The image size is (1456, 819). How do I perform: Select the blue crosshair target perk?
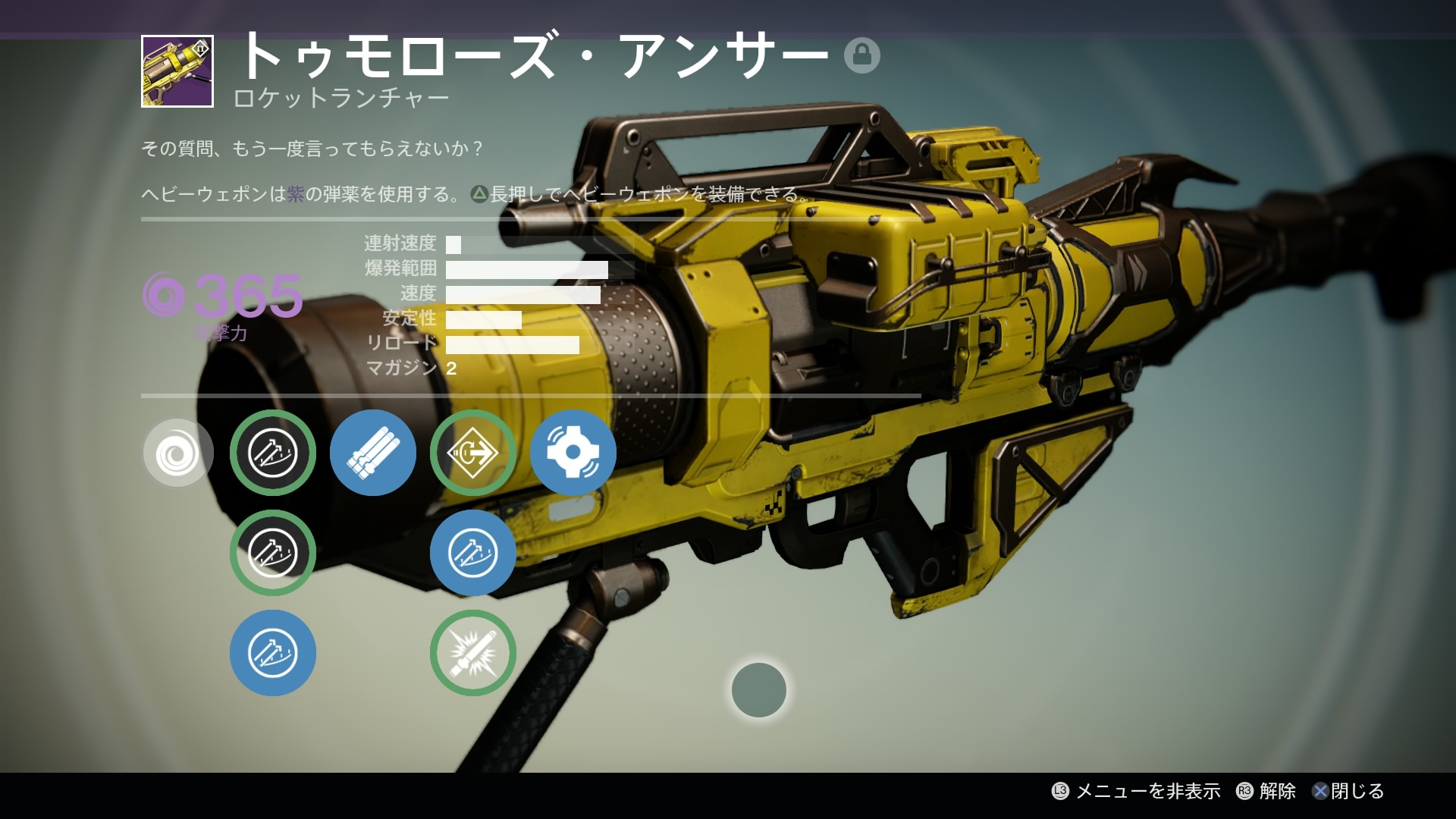(x=573, y=453)
